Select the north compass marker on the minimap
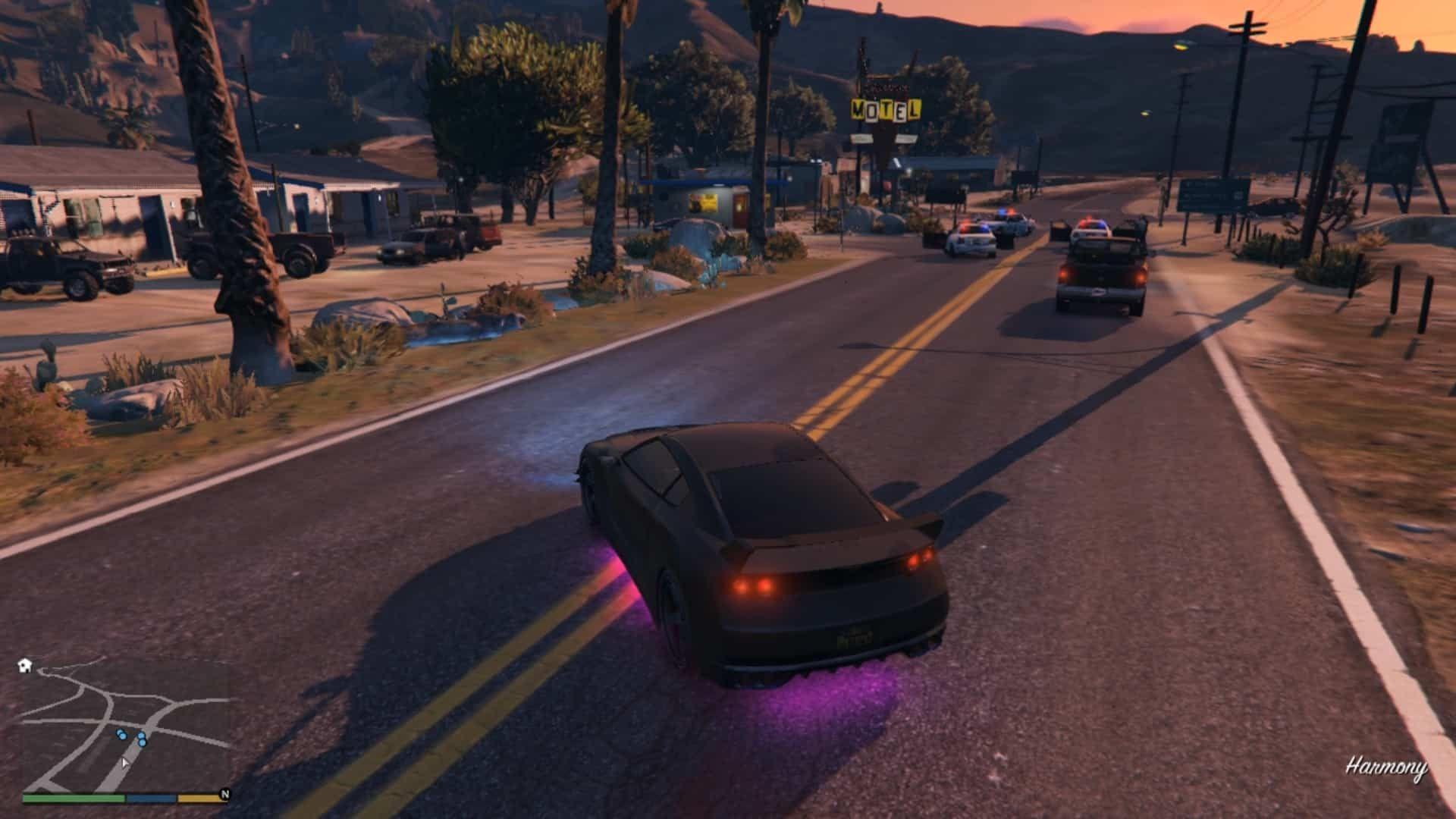Screen dimensions: 1456x819 point(225,795)
